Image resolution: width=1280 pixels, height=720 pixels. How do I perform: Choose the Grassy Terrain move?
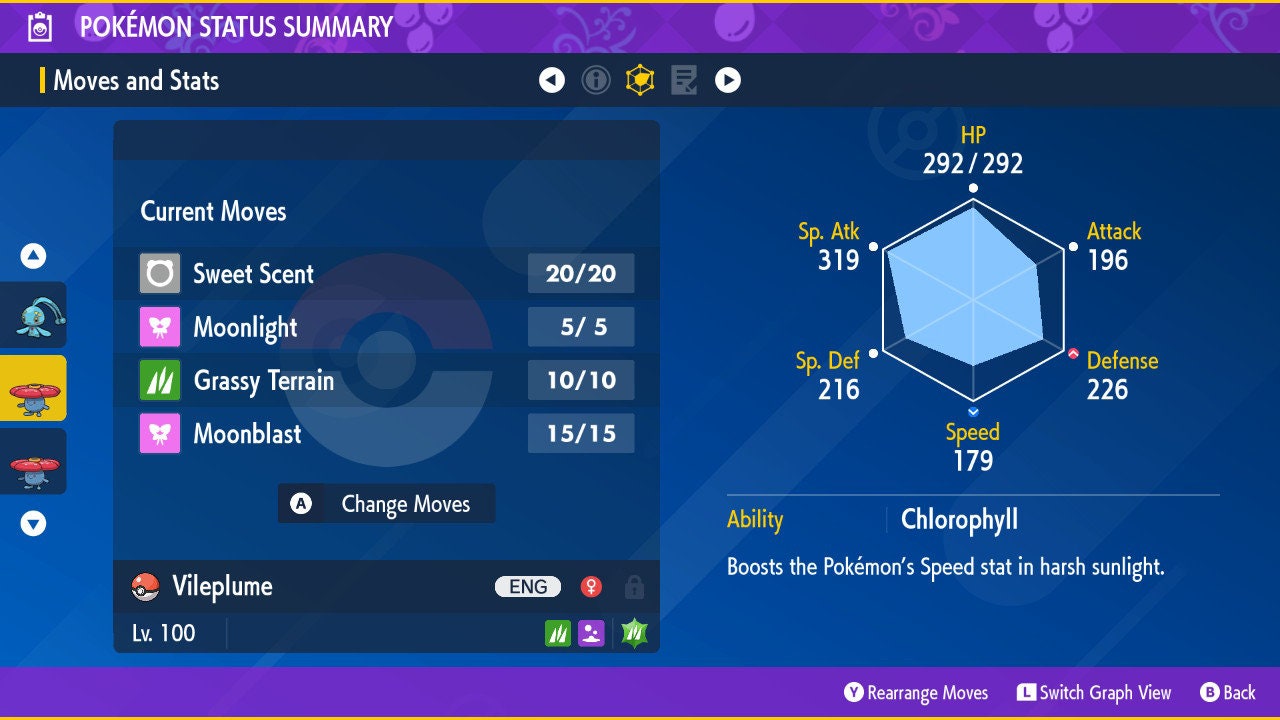point(386,380)
